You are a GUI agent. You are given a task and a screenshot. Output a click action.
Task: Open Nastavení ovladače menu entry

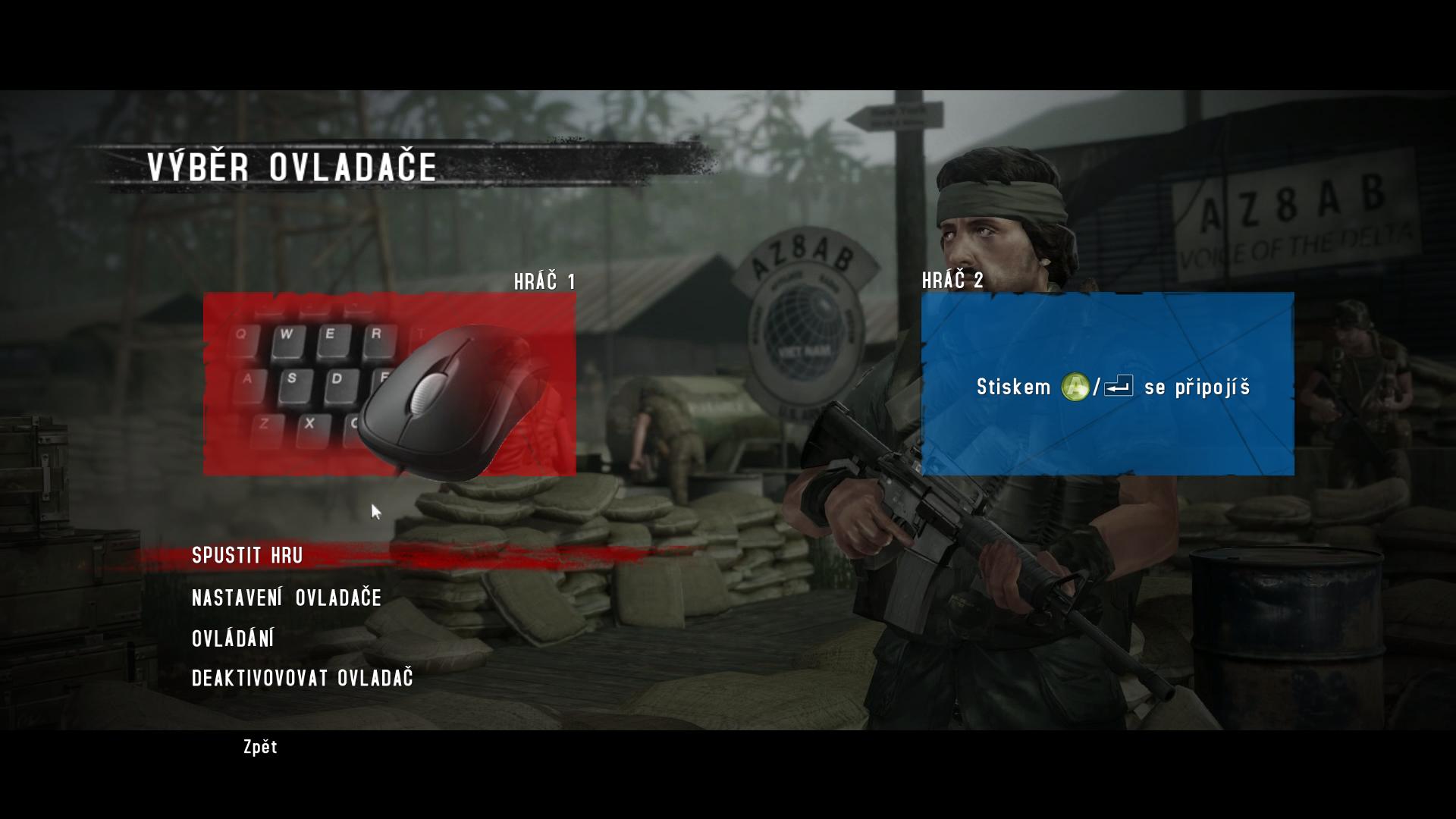(287, 598)
